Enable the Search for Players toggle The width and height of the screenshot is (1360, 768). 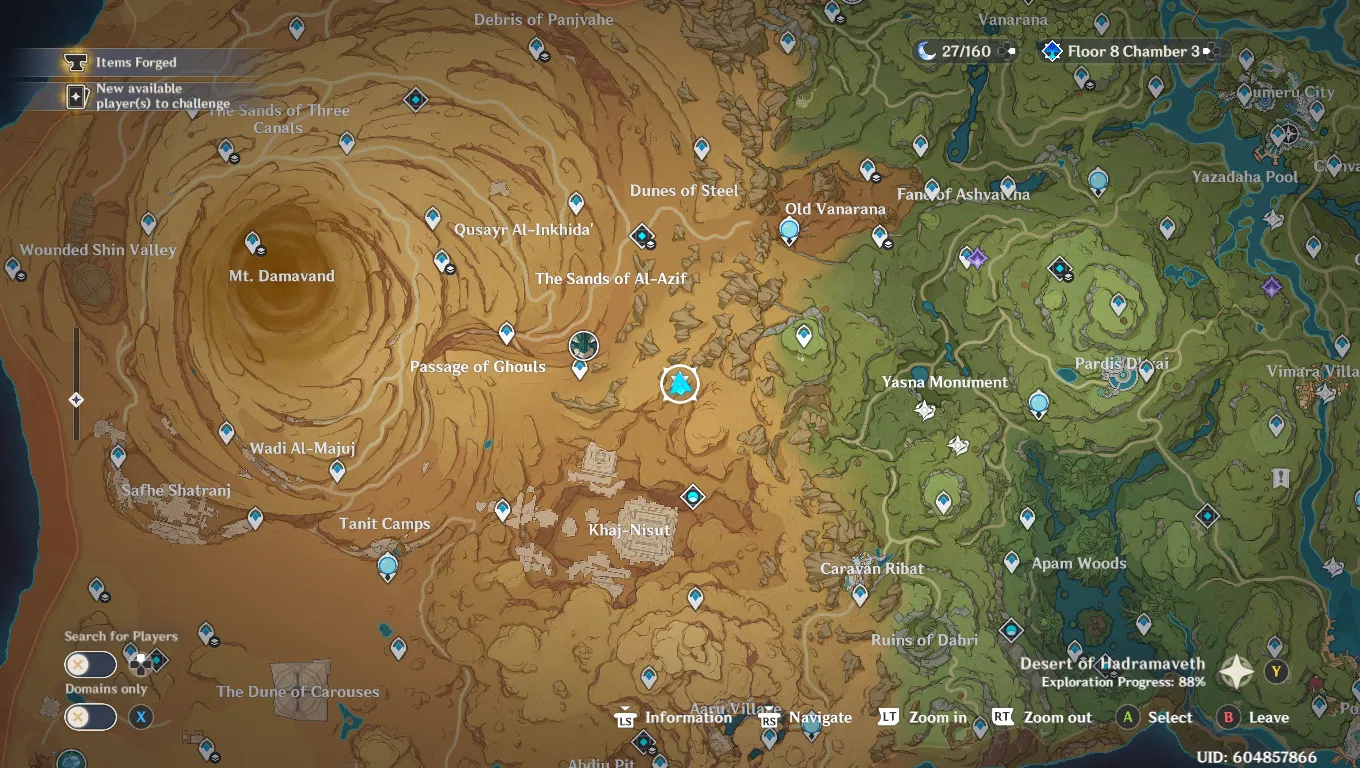point(90,664)
